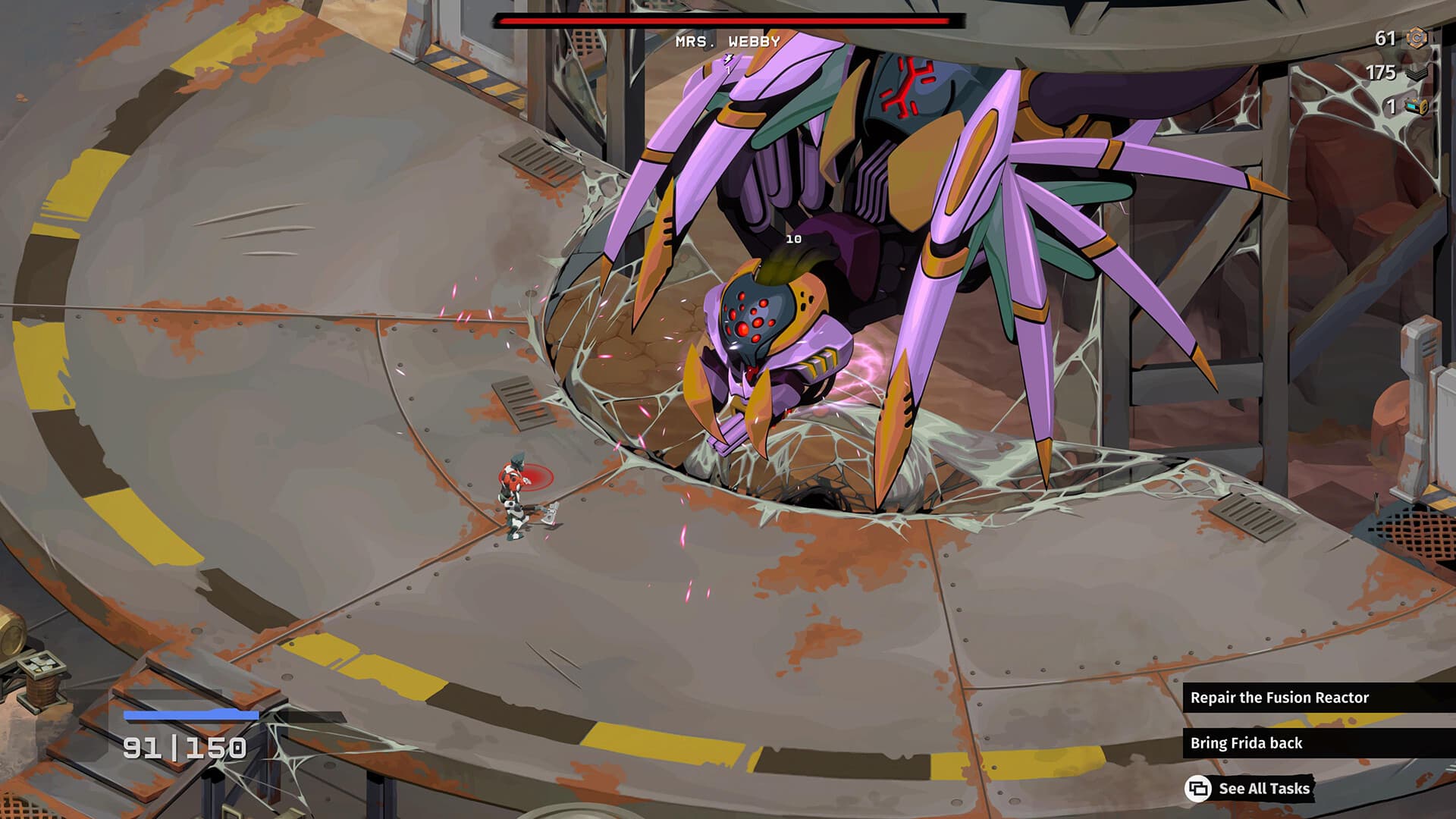
Task: Click the MRS. WEBBY boss name label
Action: (726, 43)
